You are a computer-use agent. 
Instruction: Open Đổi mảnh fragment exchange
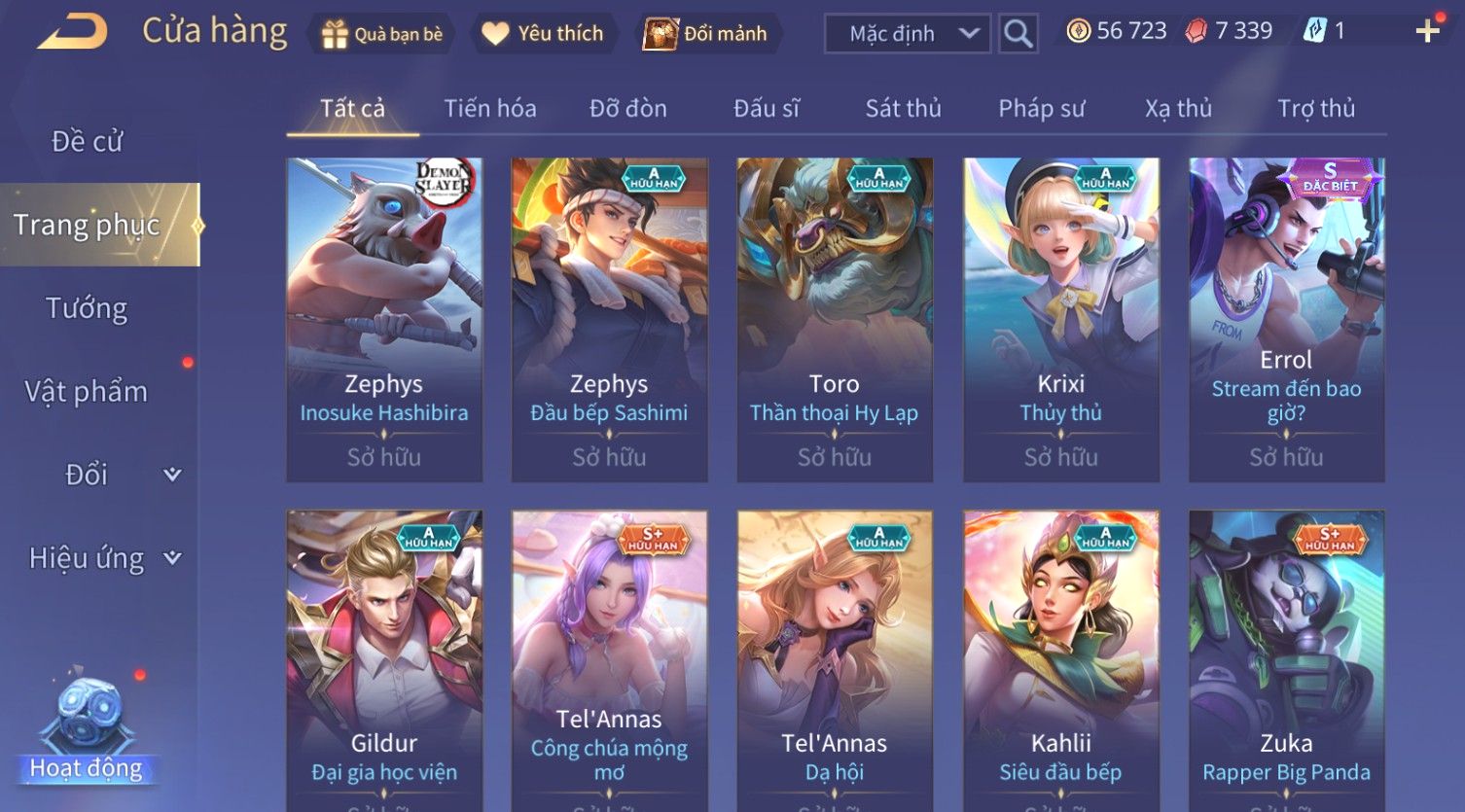coord(706,34)
